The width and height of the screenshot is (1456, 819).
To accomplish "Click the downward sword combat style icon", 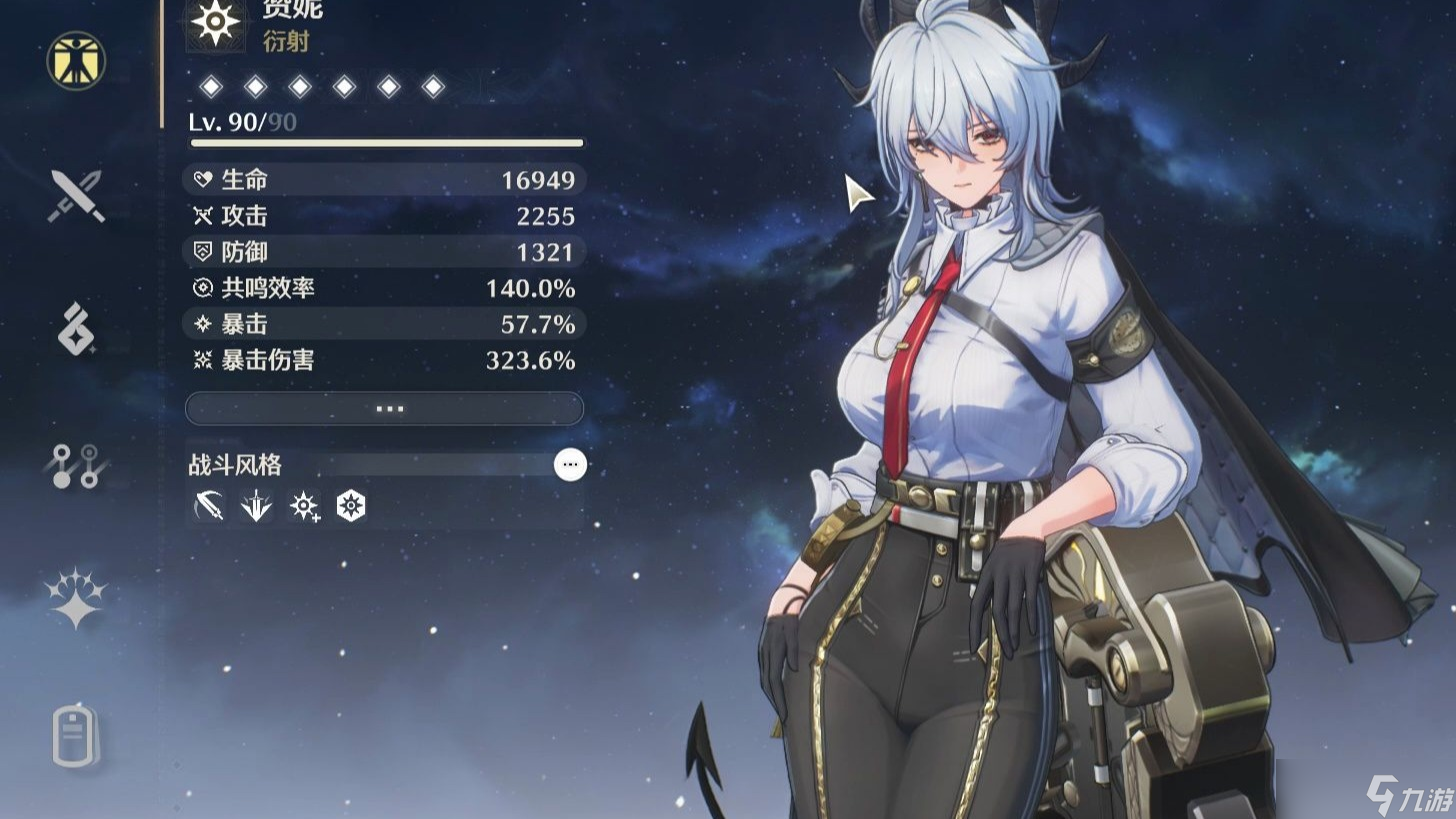I will click(x=256, y=507).
